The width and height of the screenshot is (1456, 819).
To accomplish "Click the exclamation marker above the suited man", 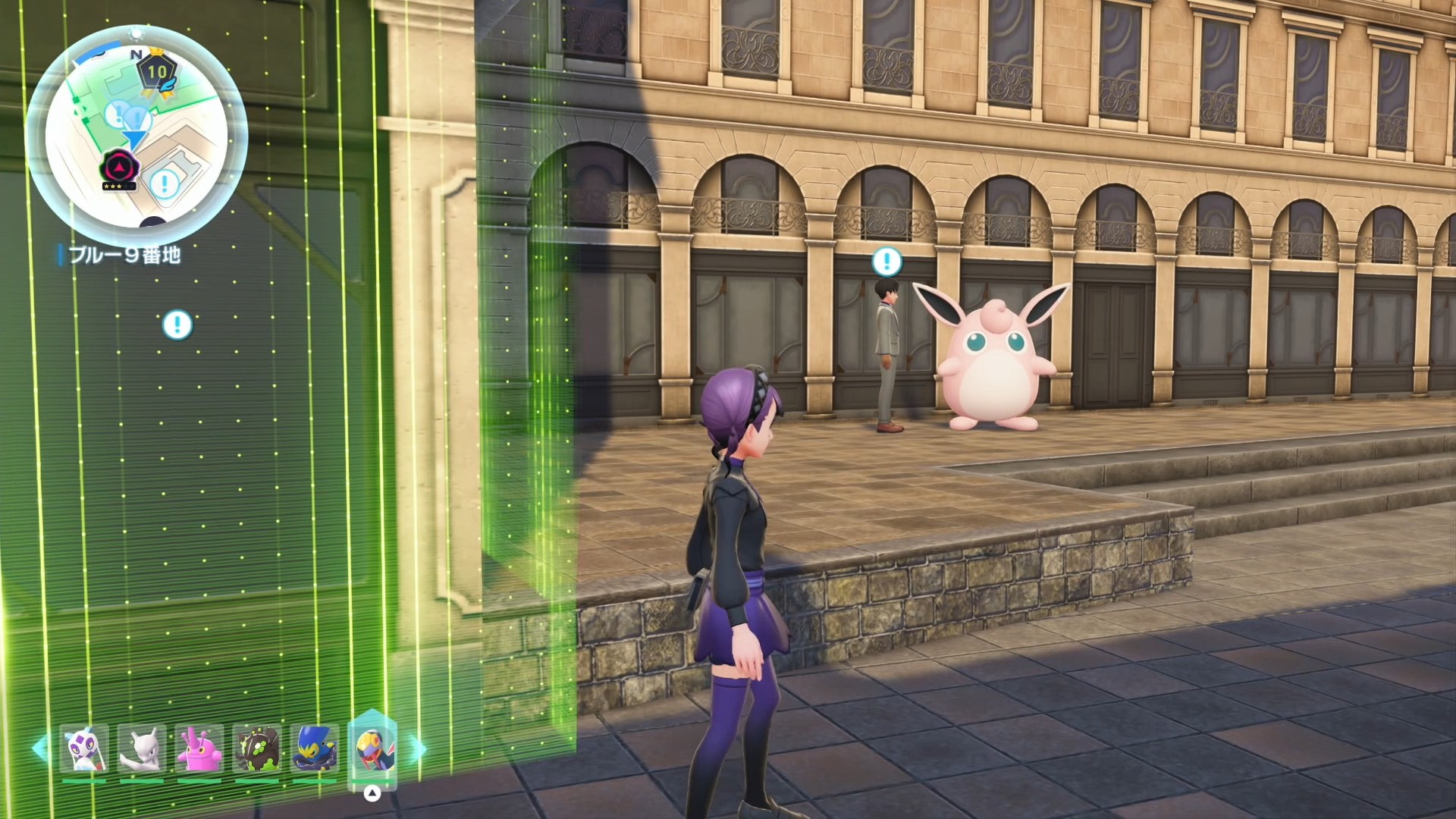I will click(886, 262).
